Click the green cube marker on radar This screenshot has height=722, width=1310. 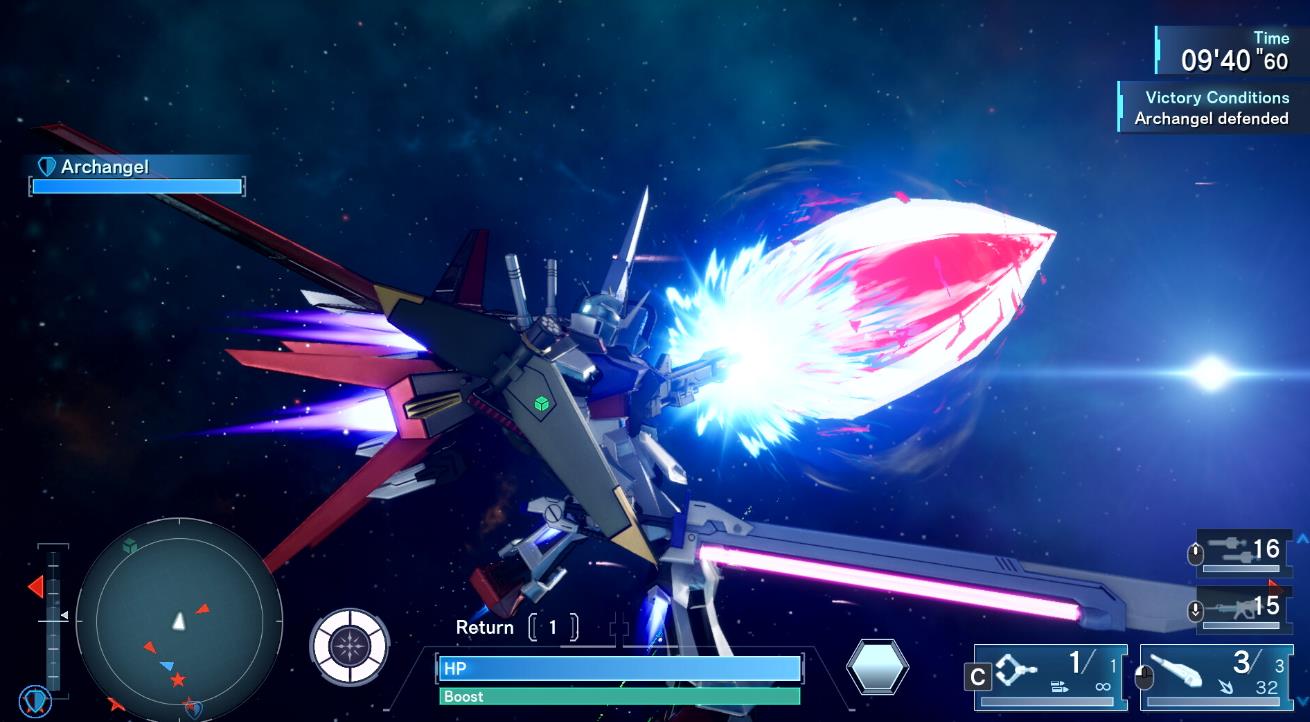129,546
